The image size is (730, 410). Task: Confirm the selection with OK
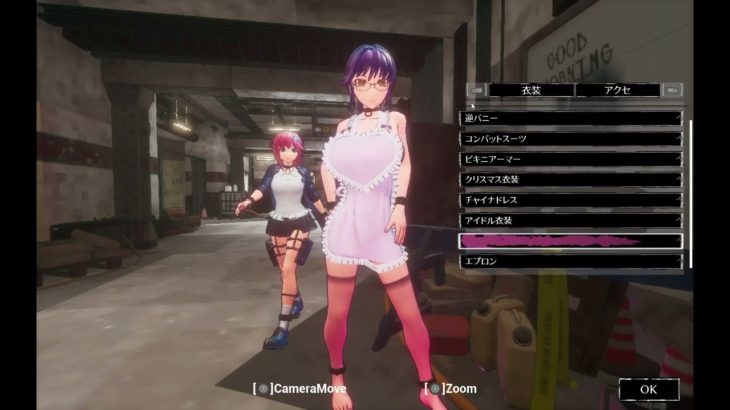pyautogui.click(x=648, y=389)
